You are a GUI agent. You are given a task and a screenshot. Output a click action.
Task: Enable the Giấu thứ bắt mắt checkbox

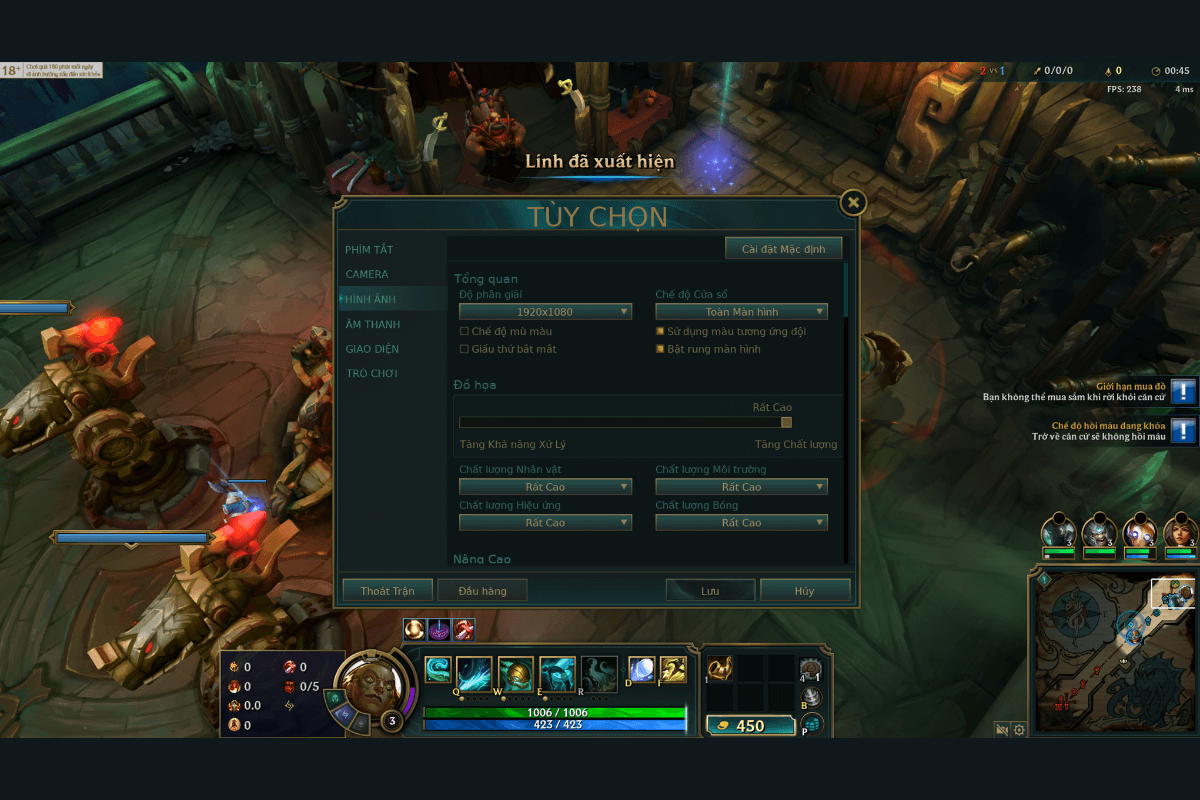pos(464,349)
